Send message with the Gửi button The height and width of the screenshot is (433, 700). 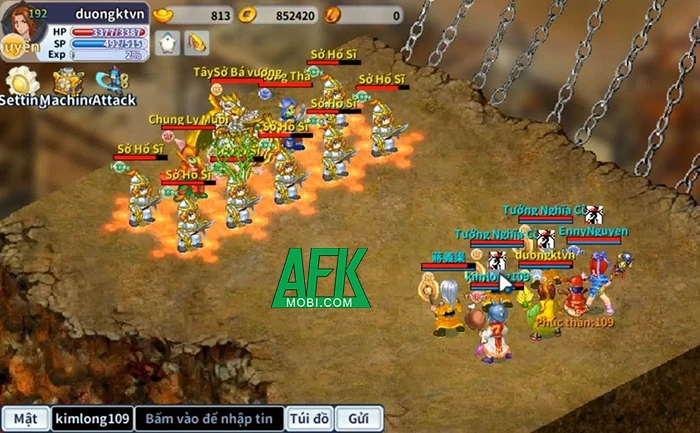359,418
